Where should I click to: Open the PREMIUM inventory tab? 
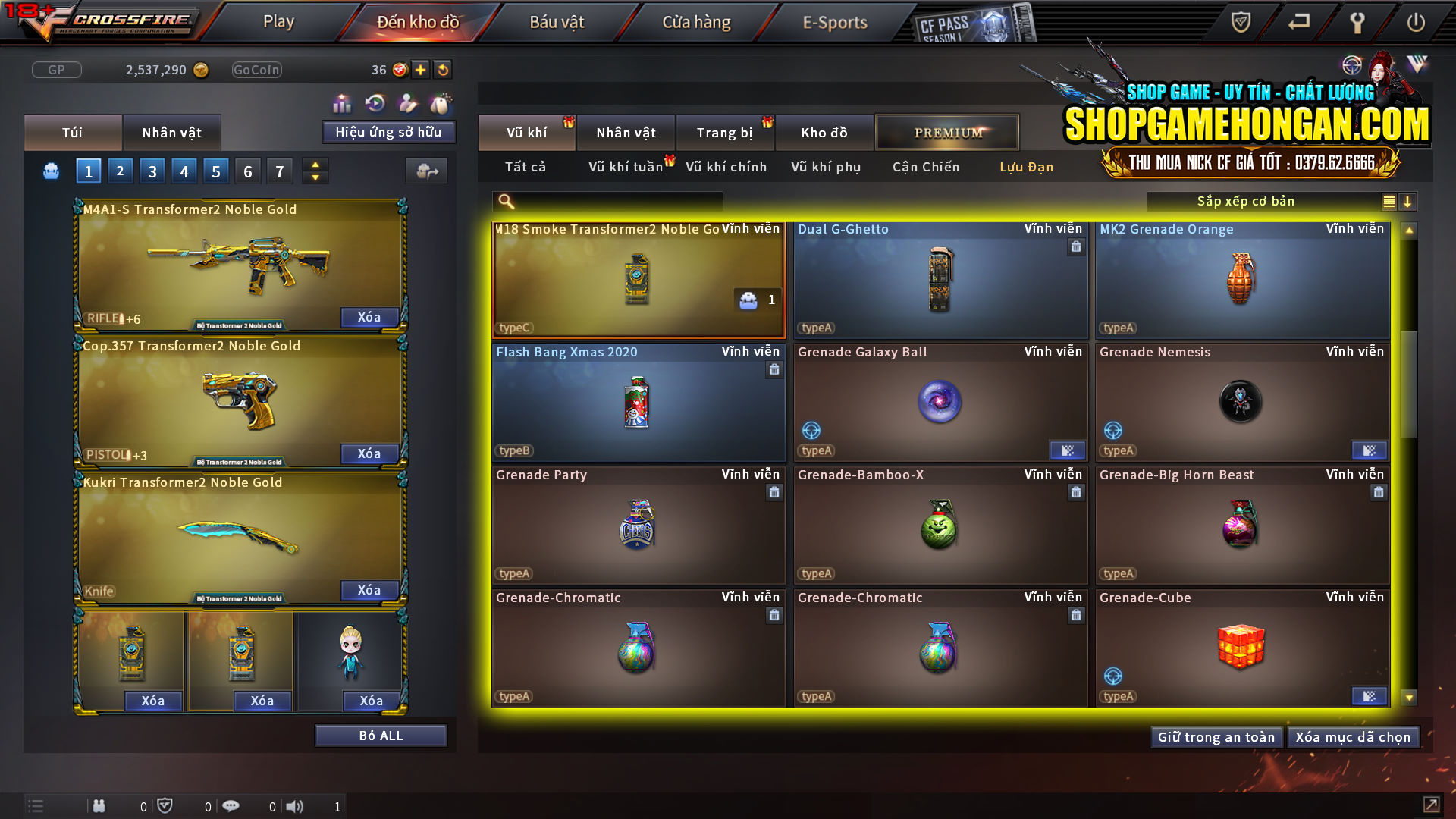(x=947, y=132)
